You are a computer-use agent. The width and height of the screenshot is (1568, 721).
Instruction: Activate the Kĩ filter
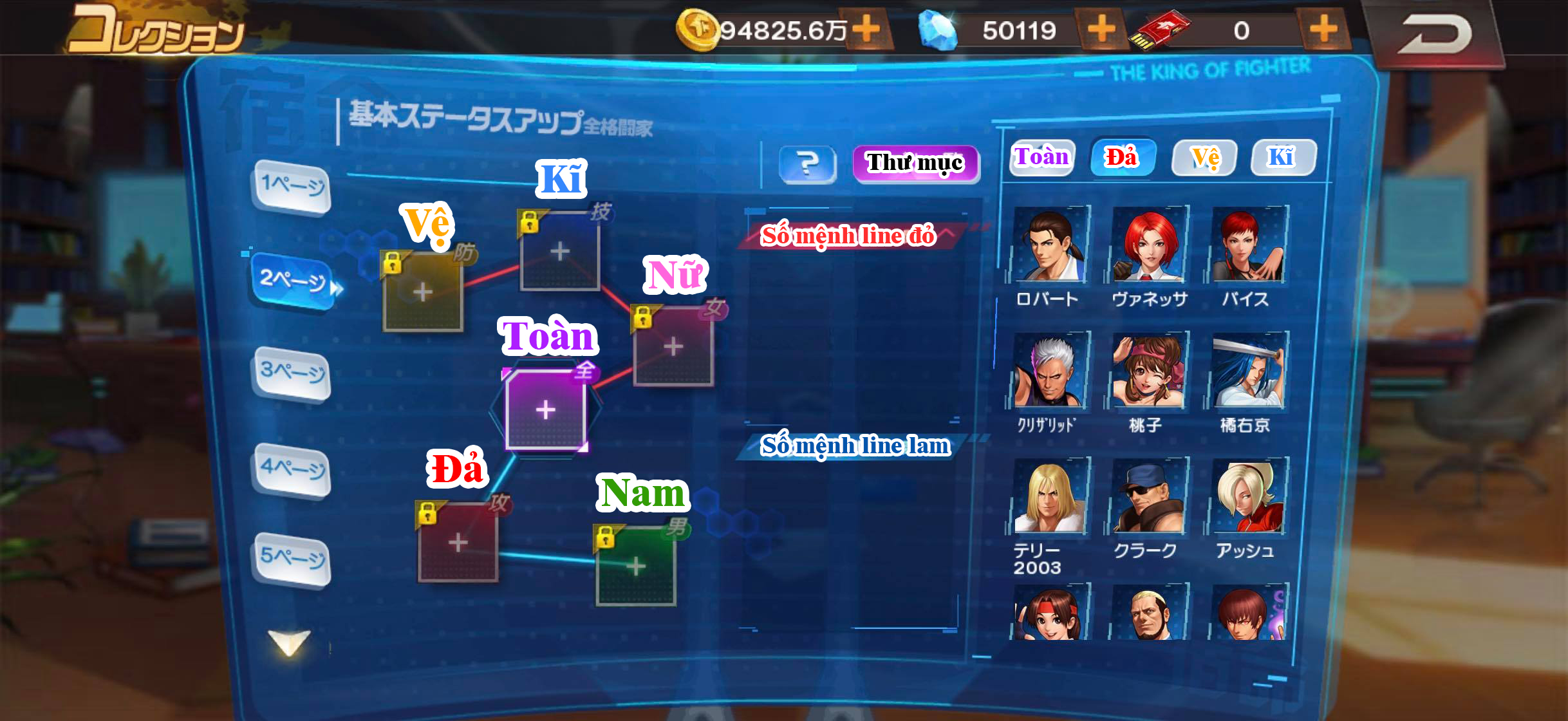[x=1283, y=156]
